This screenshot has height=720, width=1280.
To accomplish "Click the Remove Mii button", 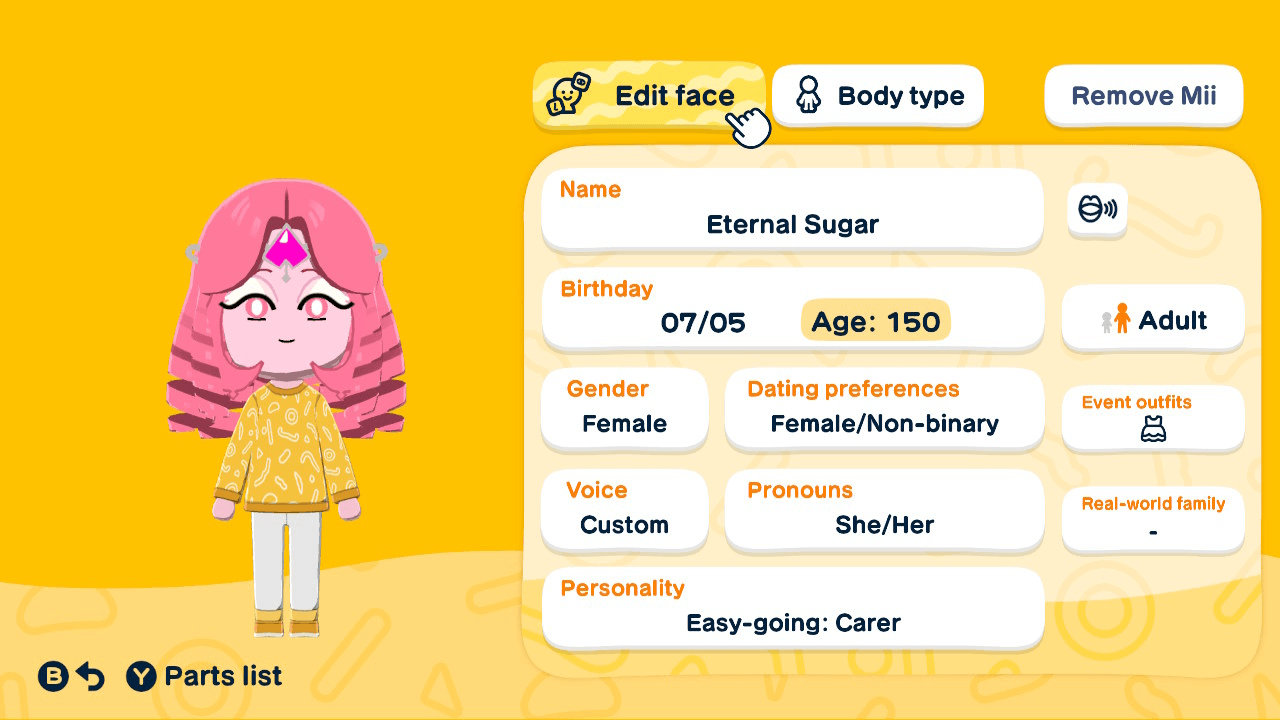I will pos(1143,95).
